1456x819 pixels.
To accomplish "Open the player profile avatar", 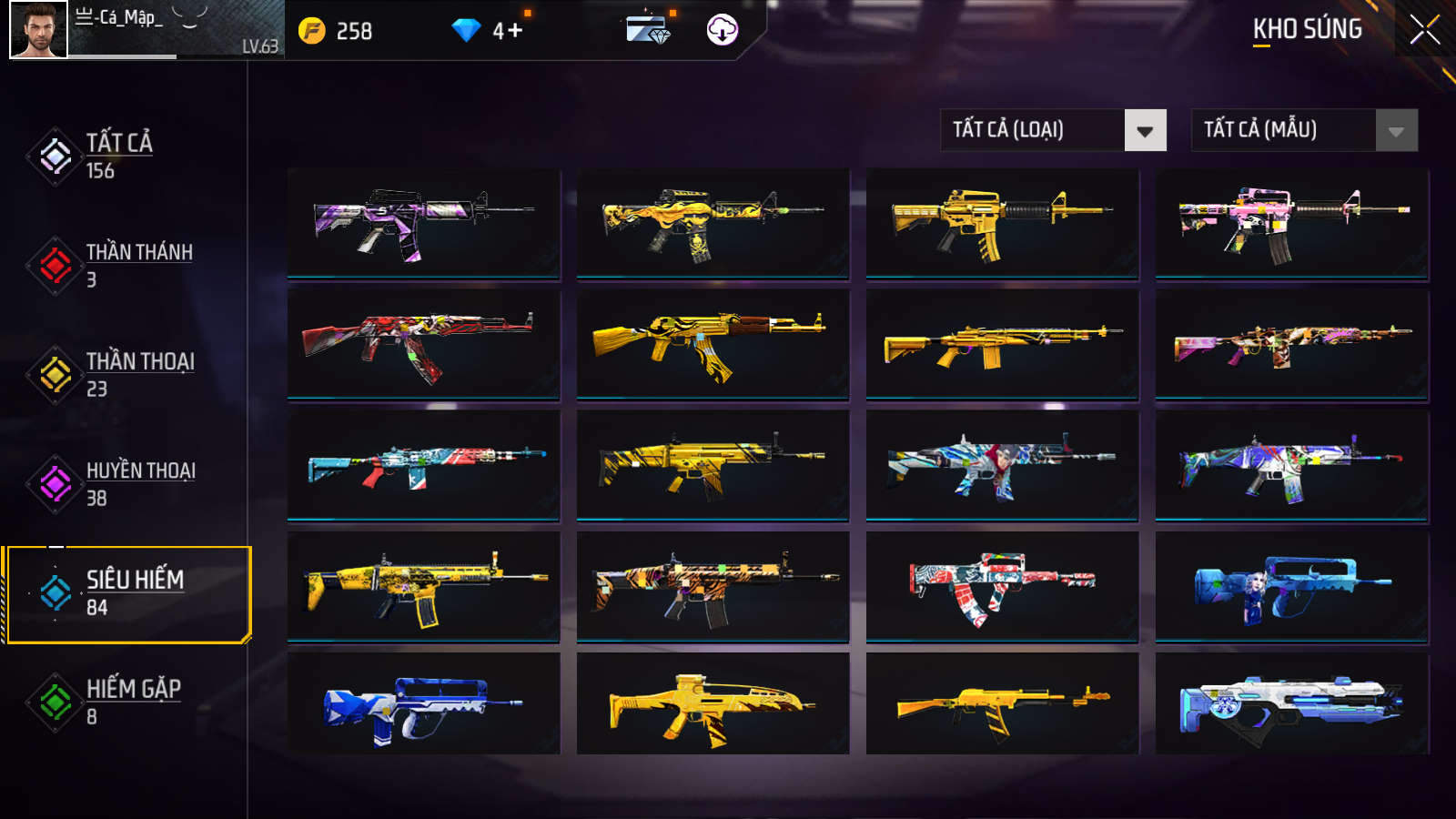I will 39,30.
